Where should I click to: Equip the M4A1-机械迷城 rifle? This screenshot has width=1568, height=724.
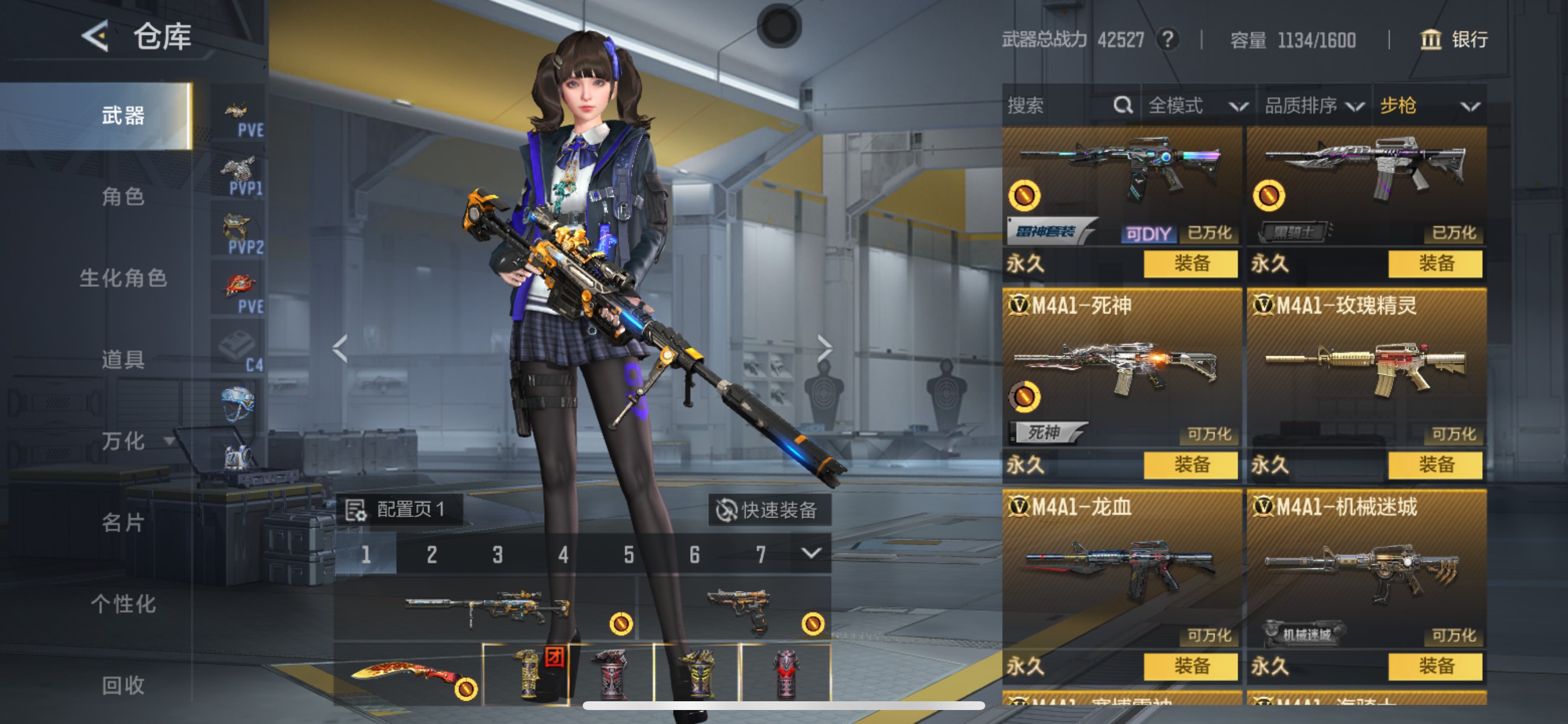[x=1436, y=666]
